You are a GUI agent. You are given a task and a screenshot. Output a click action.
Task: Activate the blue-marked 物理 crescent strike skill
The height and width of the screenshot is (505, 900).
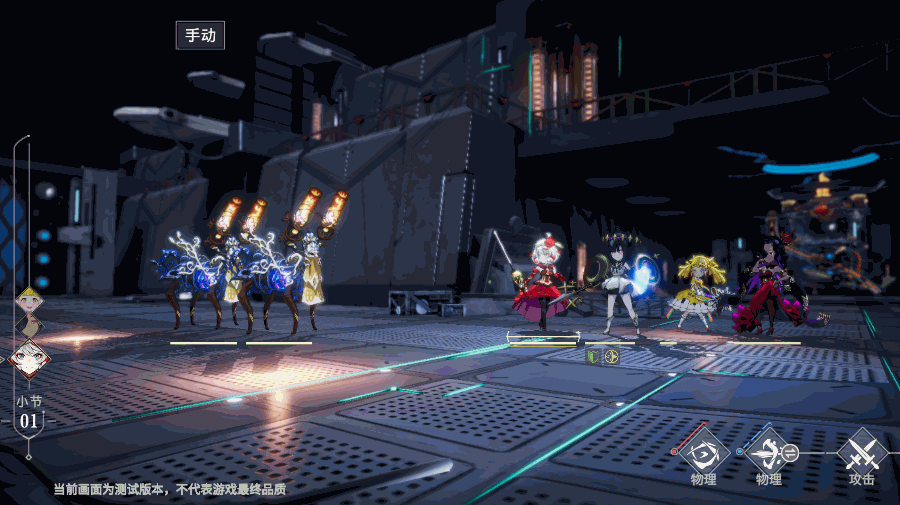point(767,453)
